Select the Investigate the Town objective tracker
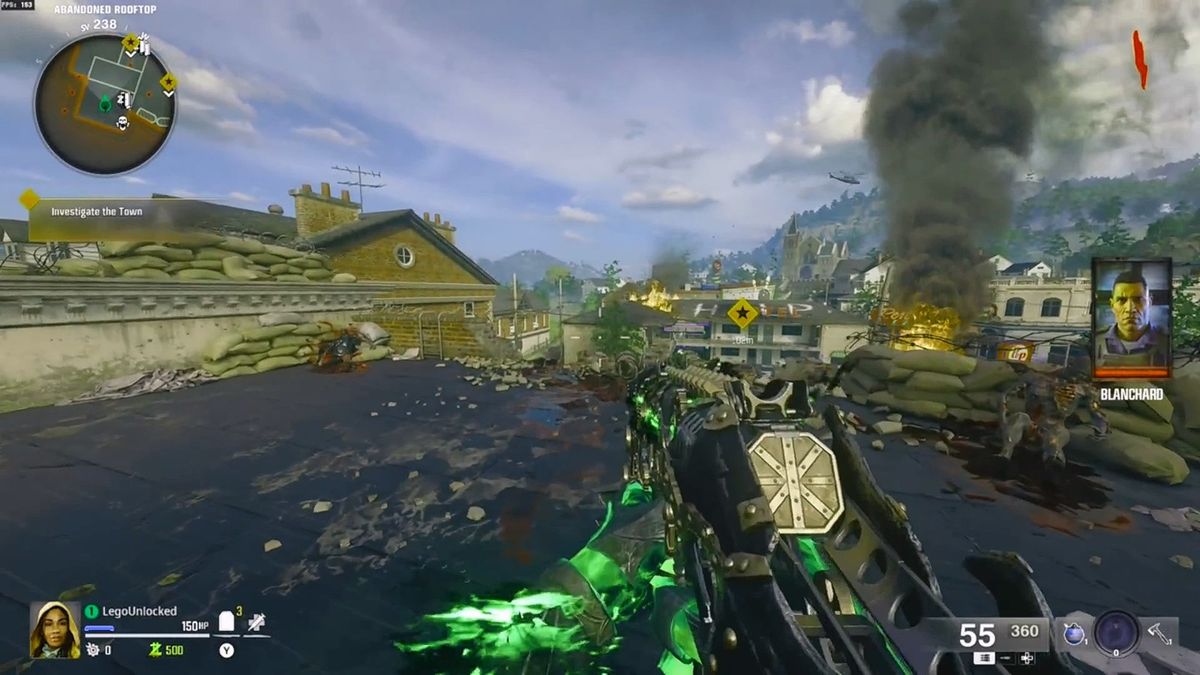Image resolution: width=1200 pixels, height=675 pixels. click(97, 212)
